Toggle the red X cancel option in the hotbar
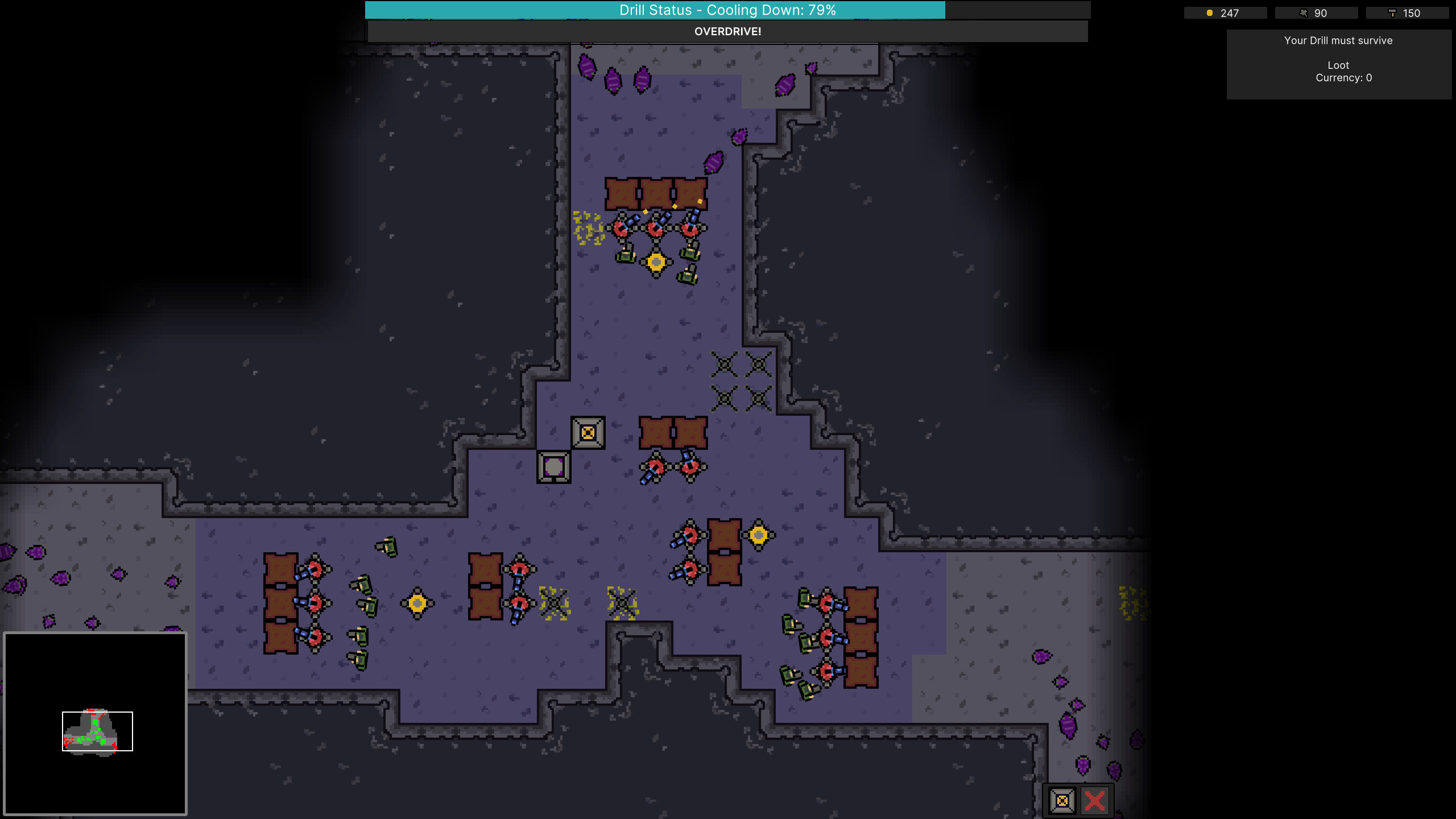The width and height of the screenshot is (1456, 819). click(x=1095, y=800)
